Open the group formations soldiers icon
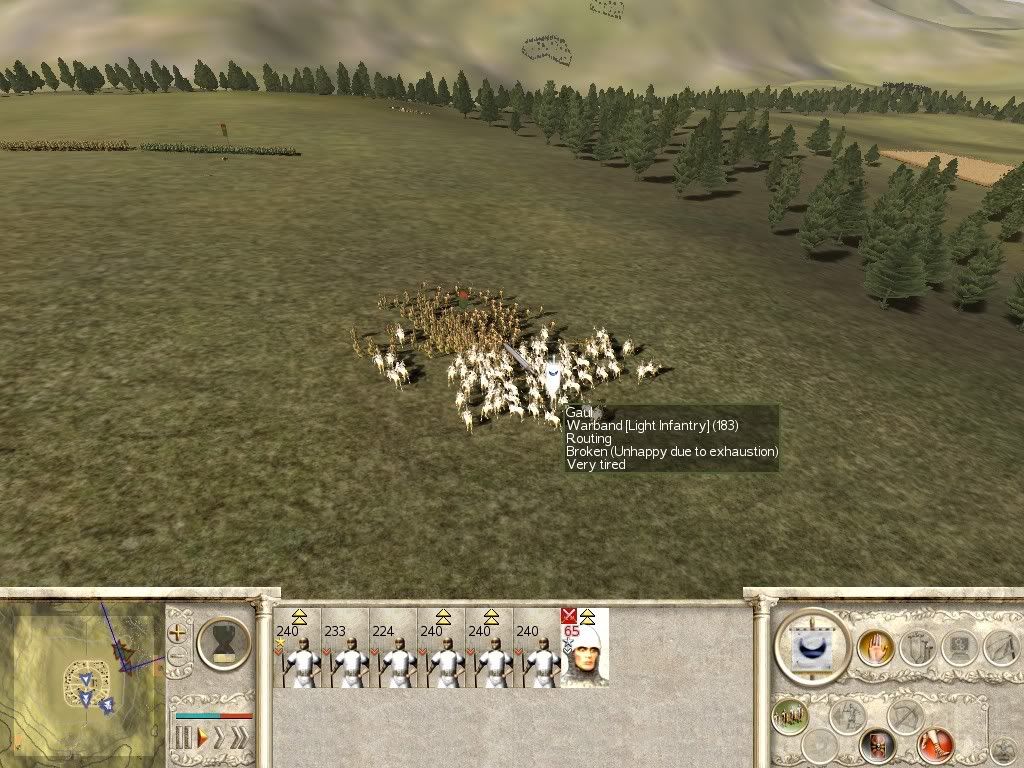 coord(790,717)
